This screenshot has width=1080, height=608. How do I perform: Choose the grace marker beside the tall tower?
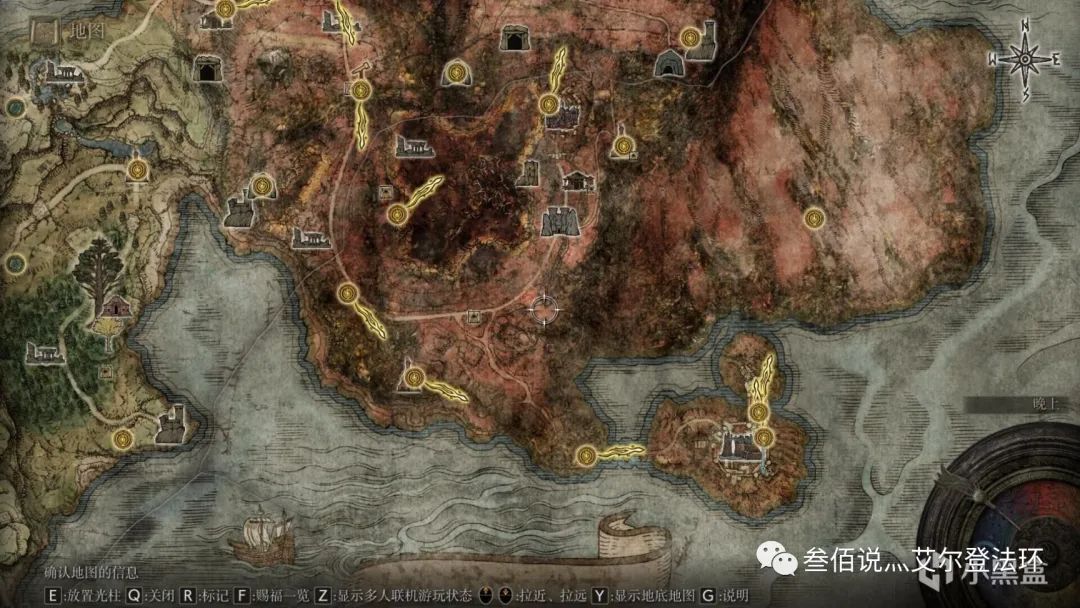(x=689, y=38)
